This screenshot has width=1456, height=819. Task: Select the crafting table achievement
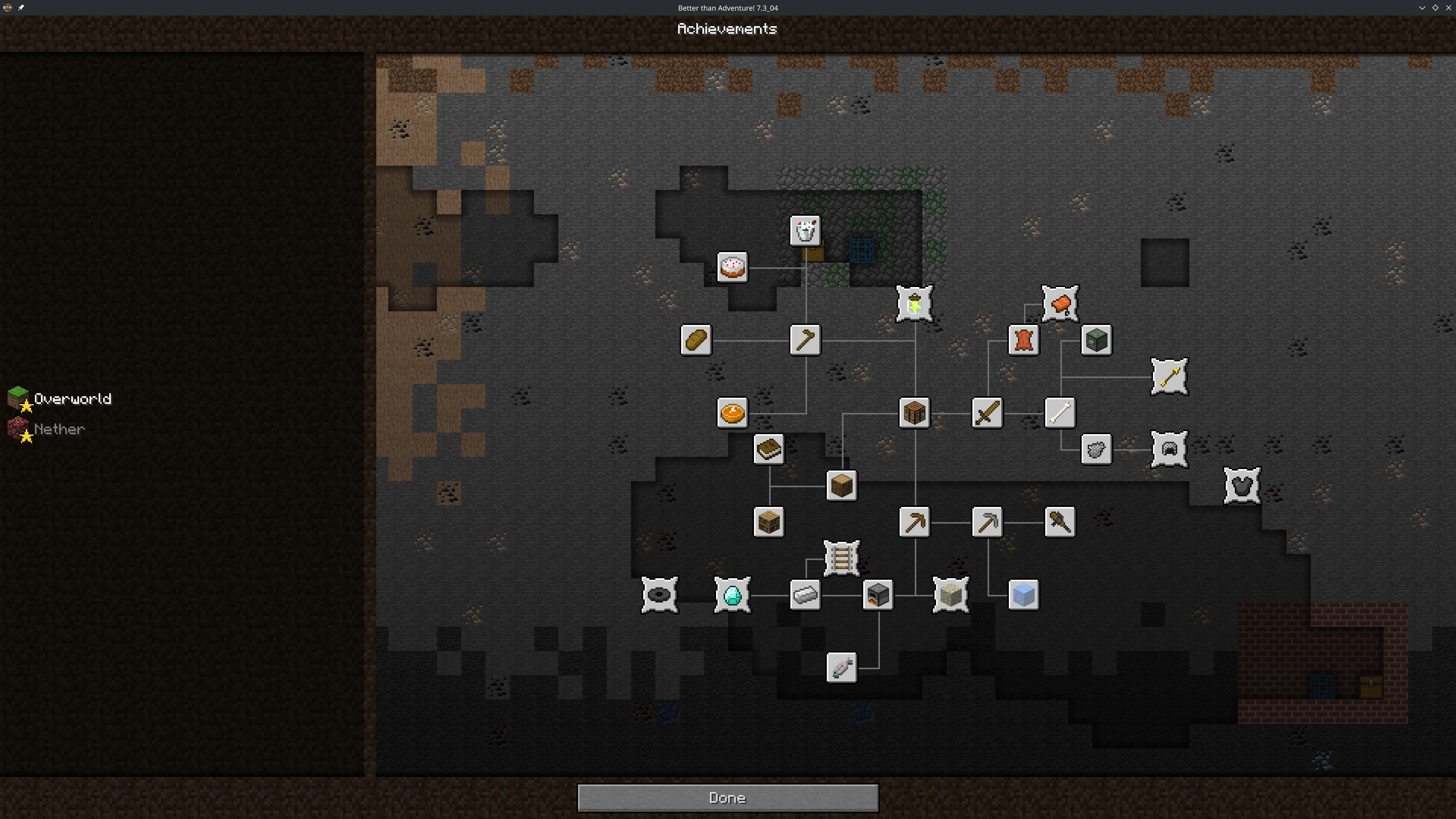pyautogui.click(x=914, y=413)
